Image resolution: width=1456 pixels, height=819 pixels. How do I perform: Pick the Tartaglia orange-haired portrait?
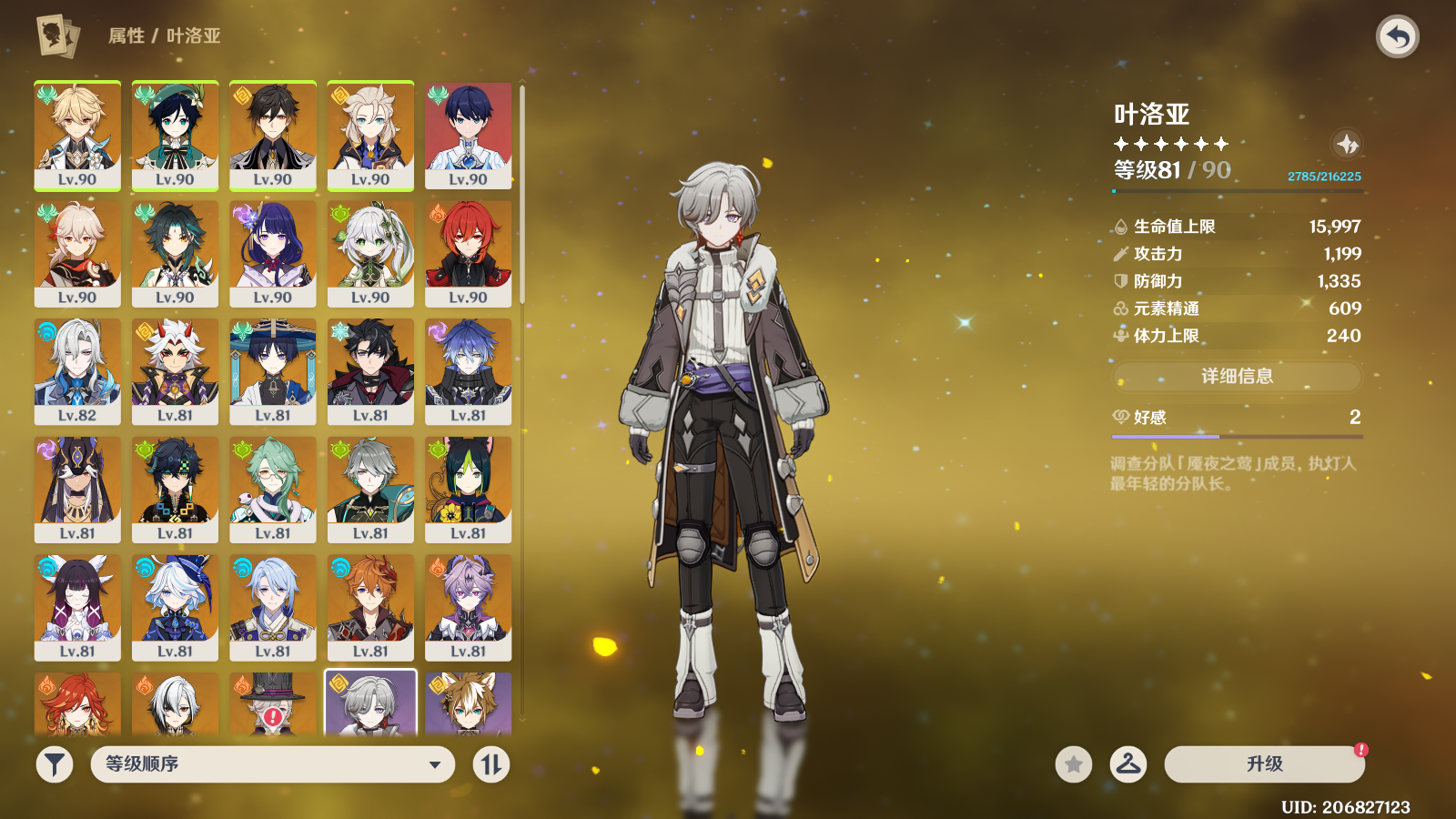pos(370,607)
